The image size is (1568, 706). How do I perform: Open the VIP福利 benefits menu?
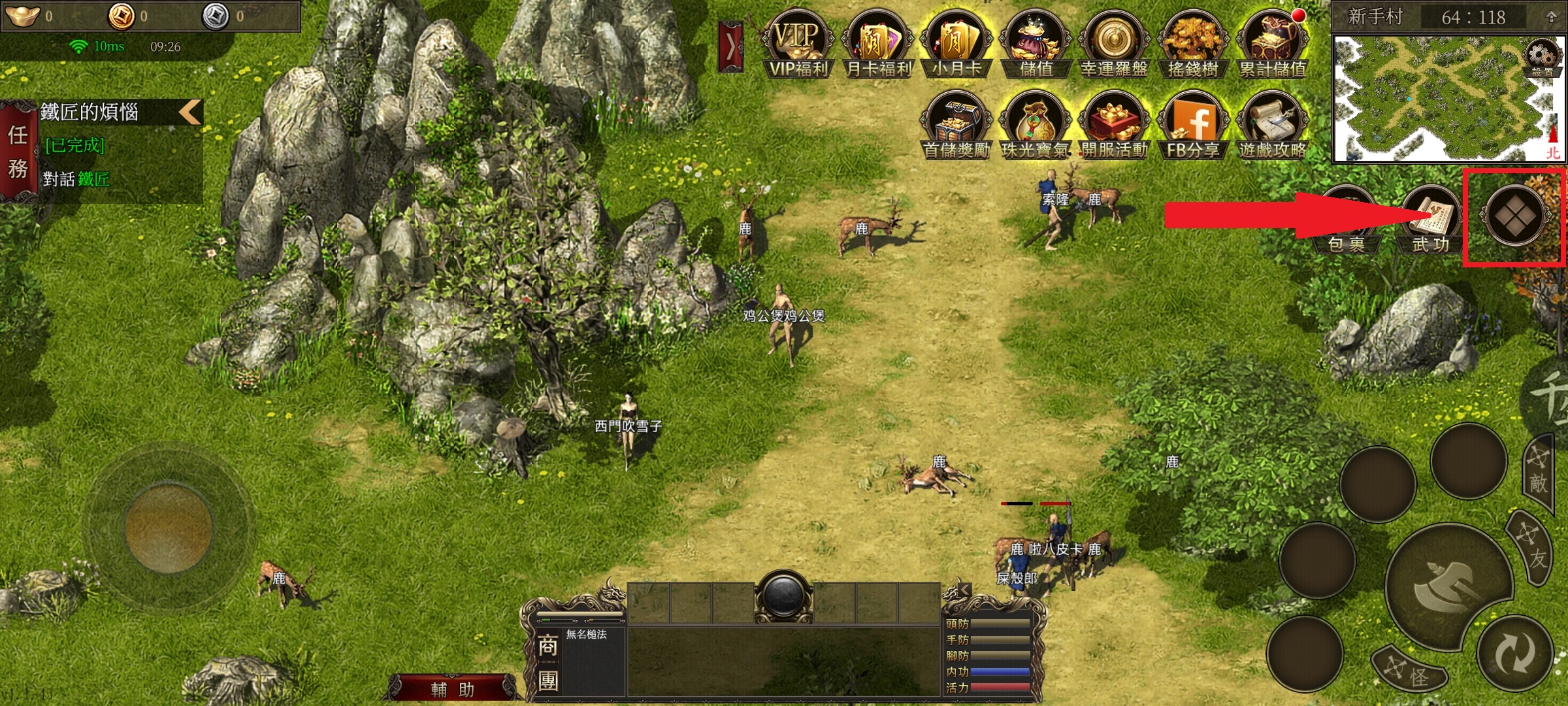coord(798,44)
